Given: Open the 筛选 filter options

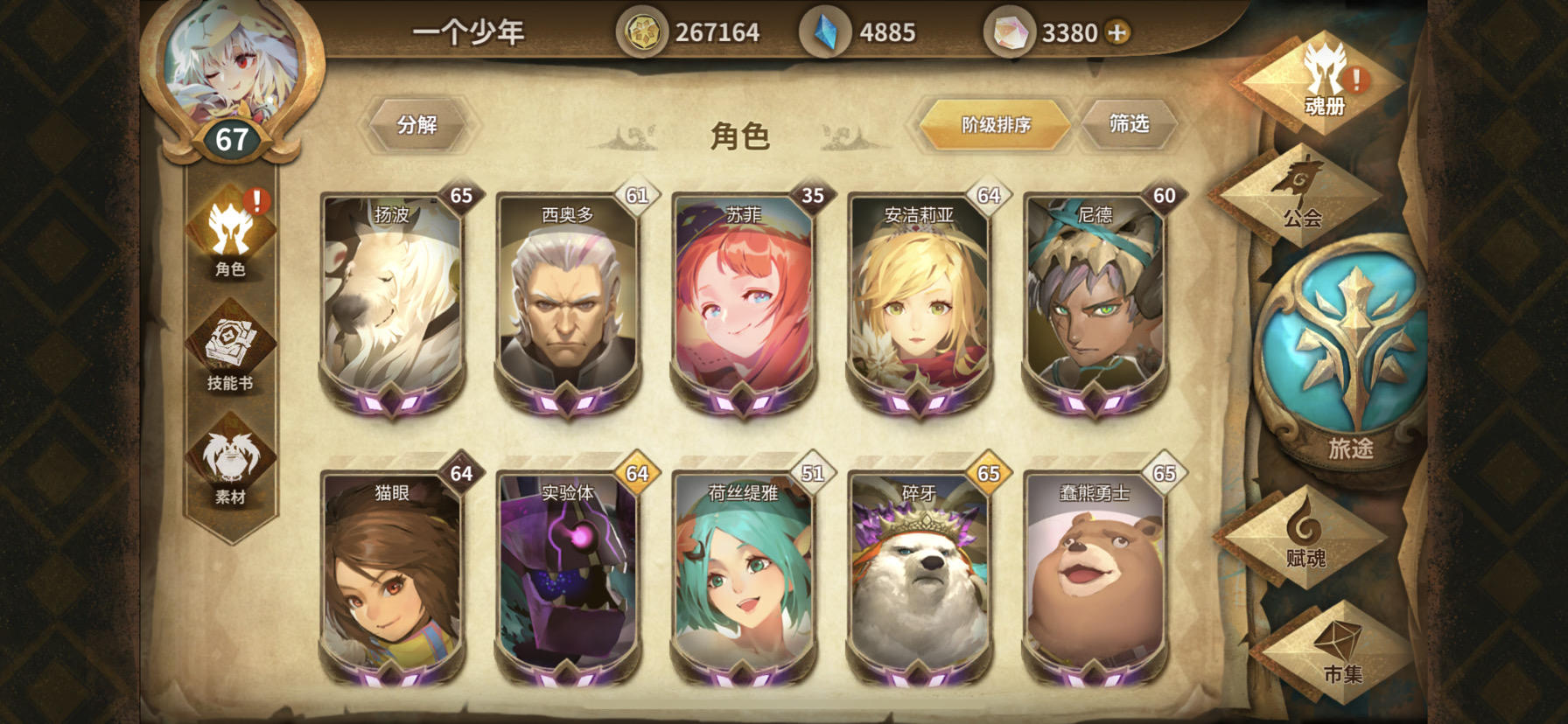Looking at the screenshot, I should (x=1129, y=124).
